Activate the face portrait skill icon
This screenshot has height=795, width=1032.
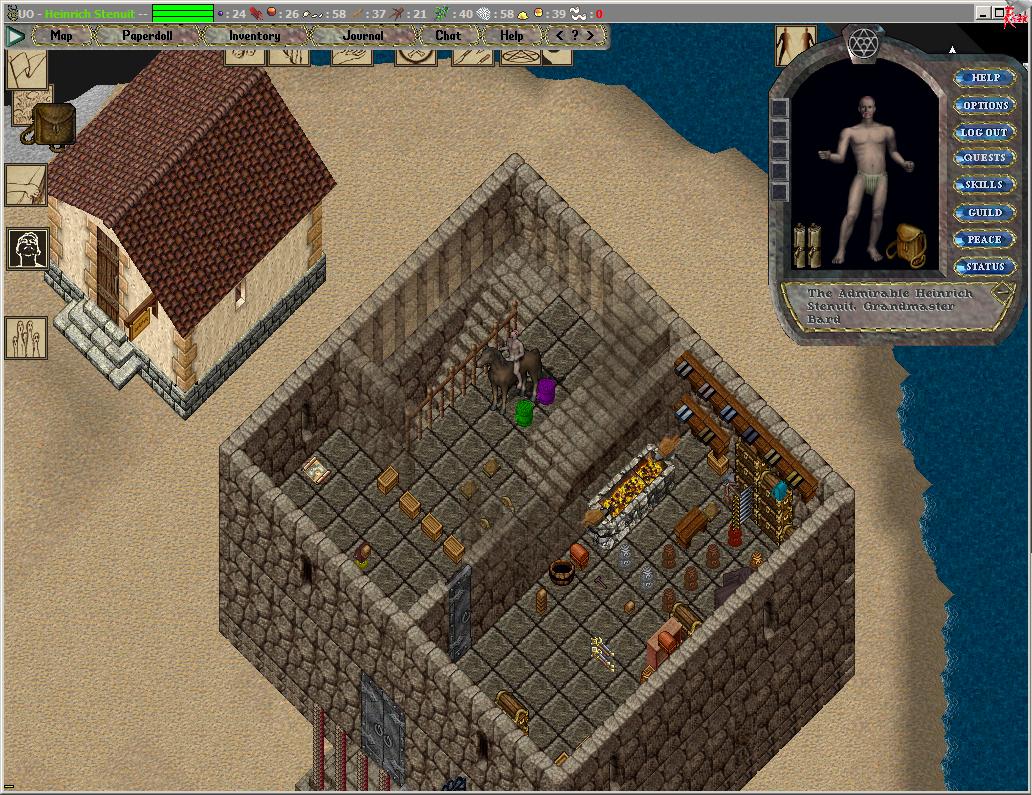(27, 248)
